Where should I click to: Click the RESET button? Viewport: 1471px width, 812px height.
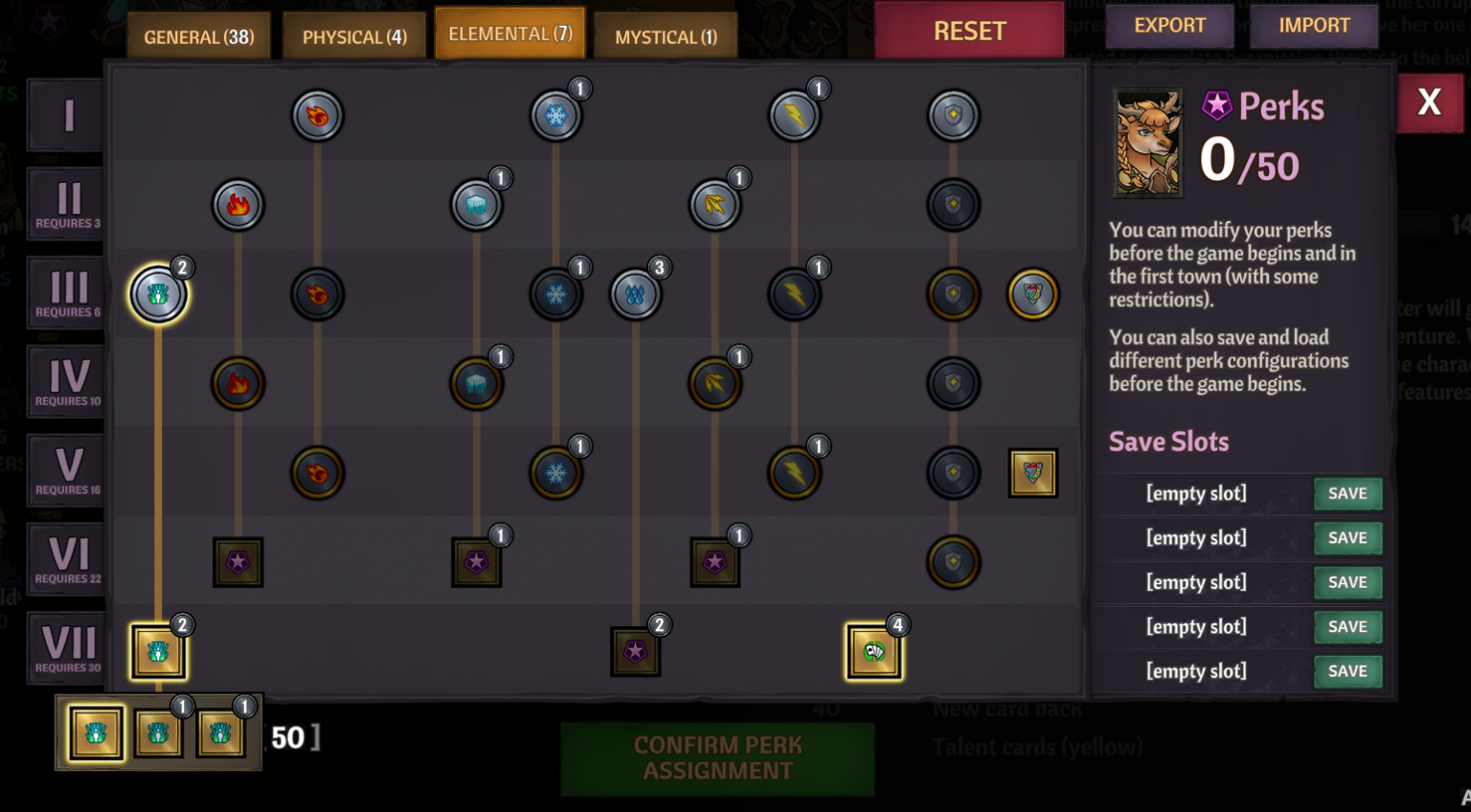coord(969,30)
